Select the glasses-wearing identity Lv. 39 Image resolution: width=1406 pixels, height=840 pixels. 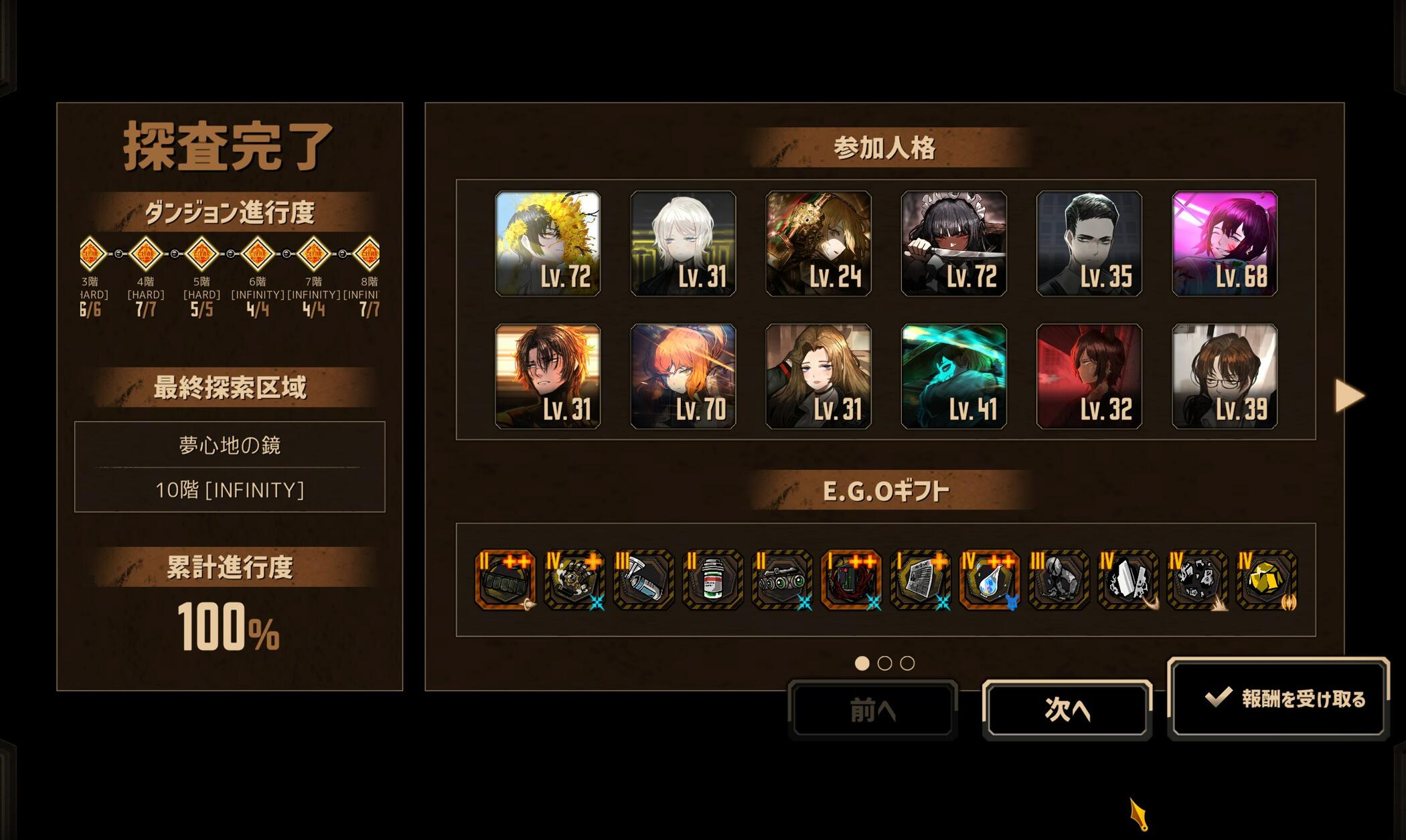coord(1225,376)
